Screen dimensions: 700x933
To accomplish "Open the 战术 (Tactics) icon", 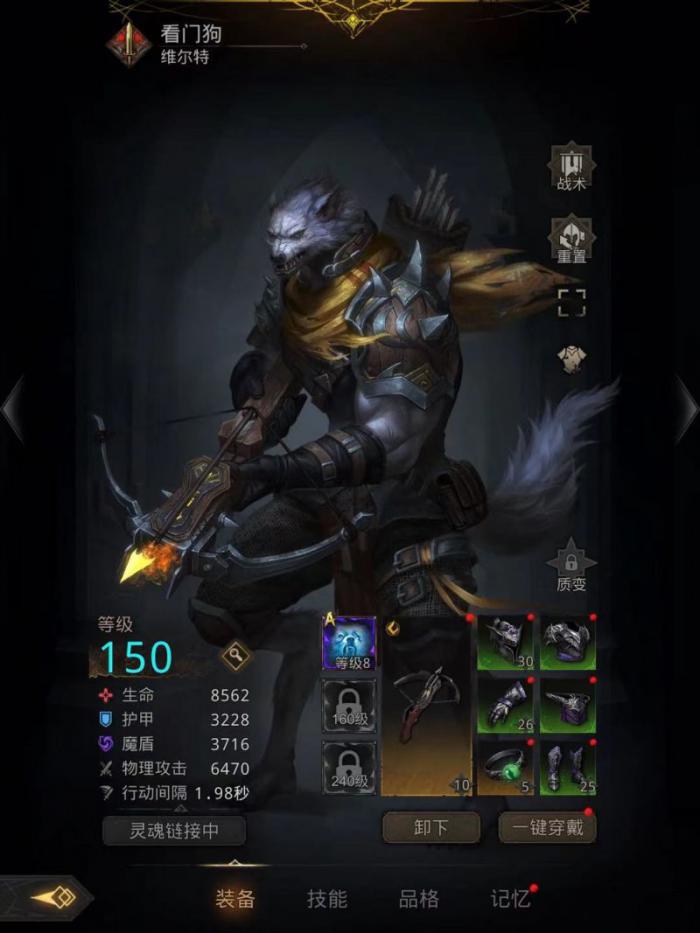I will point(571,168).
